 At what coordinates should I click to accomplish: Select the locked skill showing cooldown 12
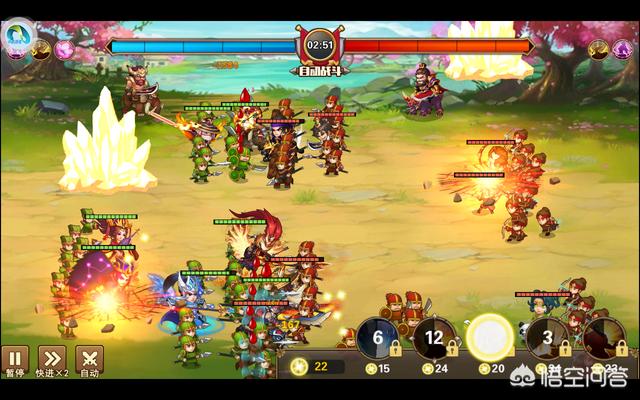(434, 338)
